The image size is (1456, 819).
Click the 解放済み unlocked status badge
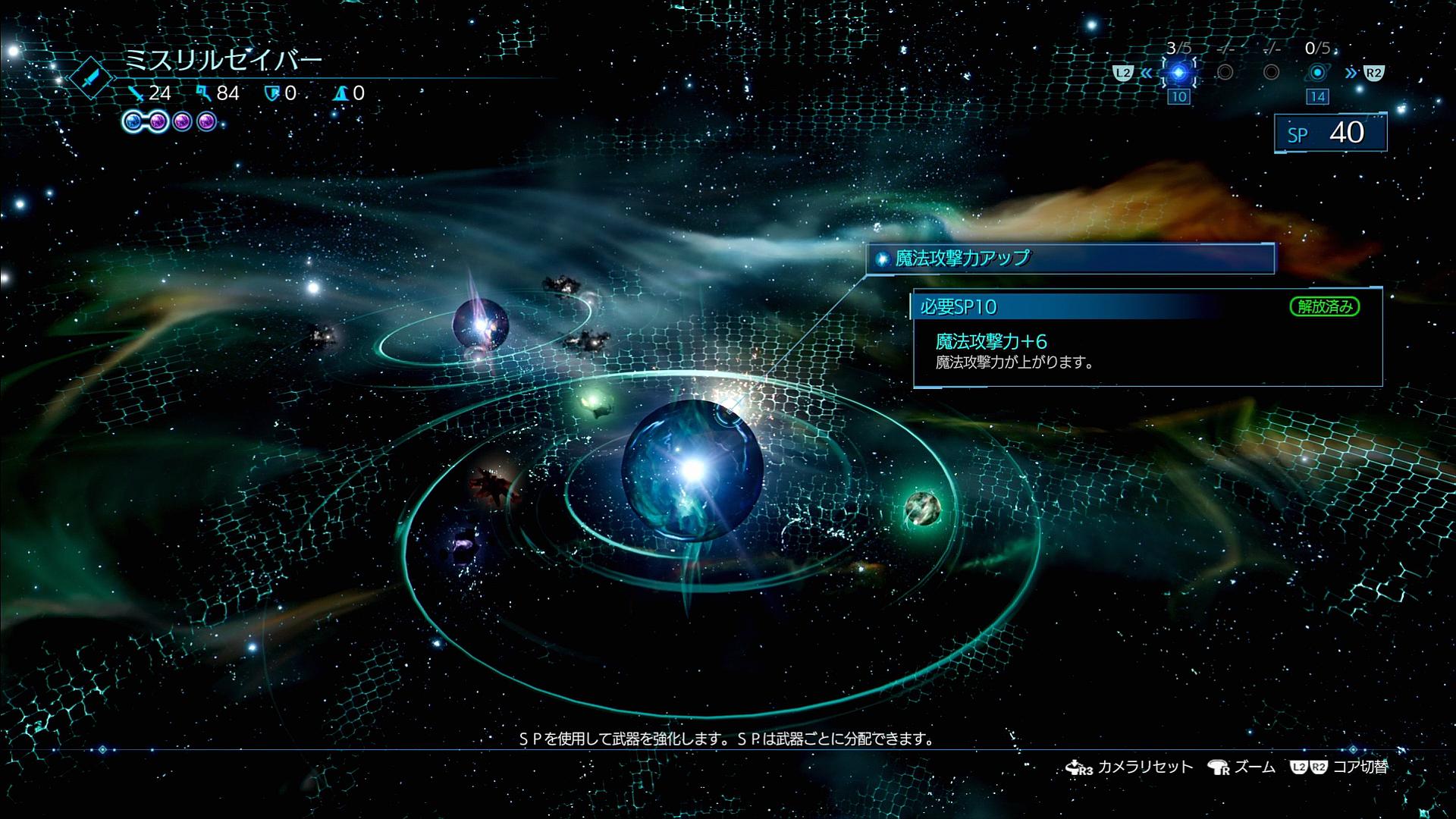[1324, 306]
